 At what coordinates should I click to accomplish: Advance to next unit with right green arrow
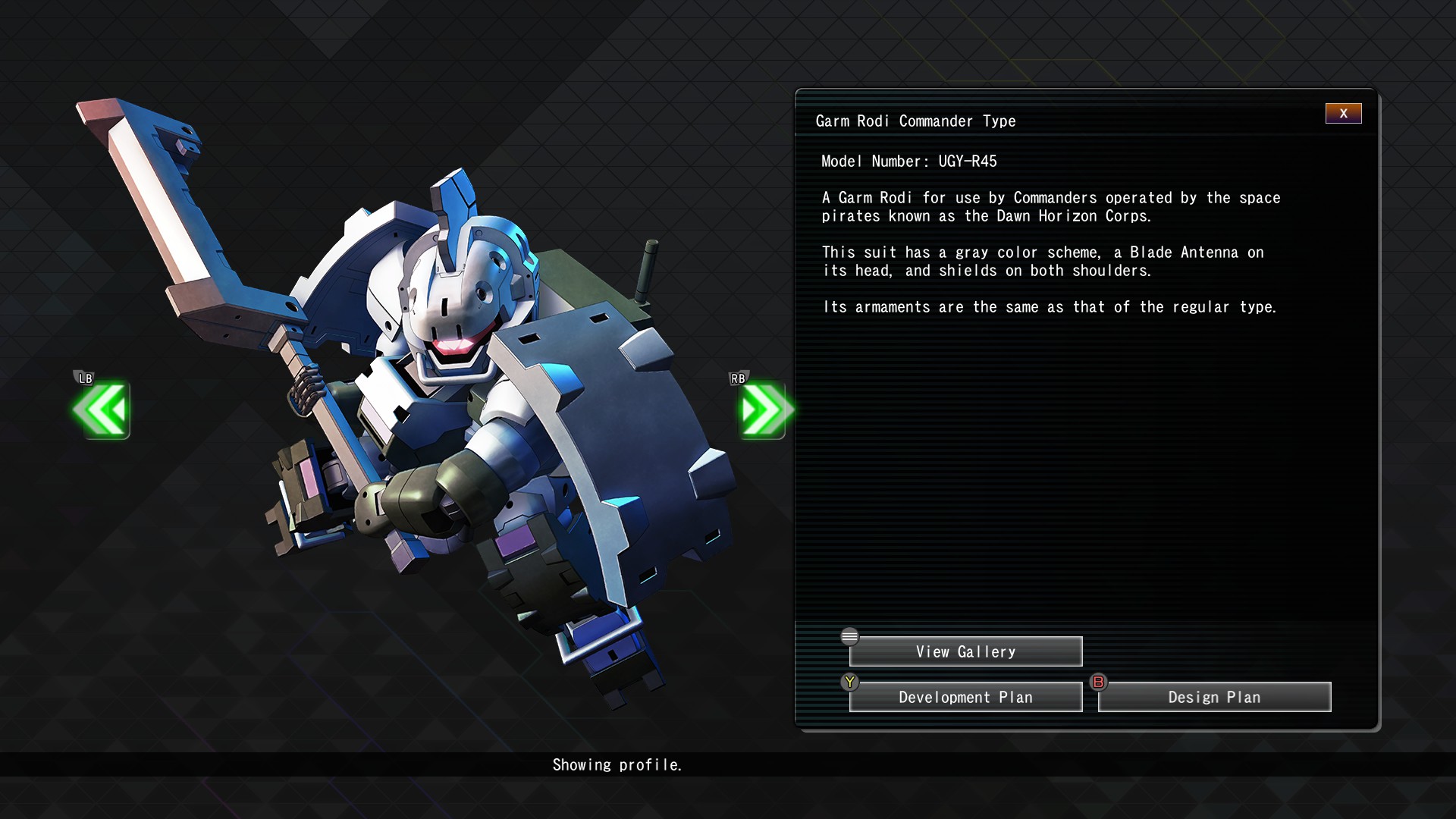(763, 410)
